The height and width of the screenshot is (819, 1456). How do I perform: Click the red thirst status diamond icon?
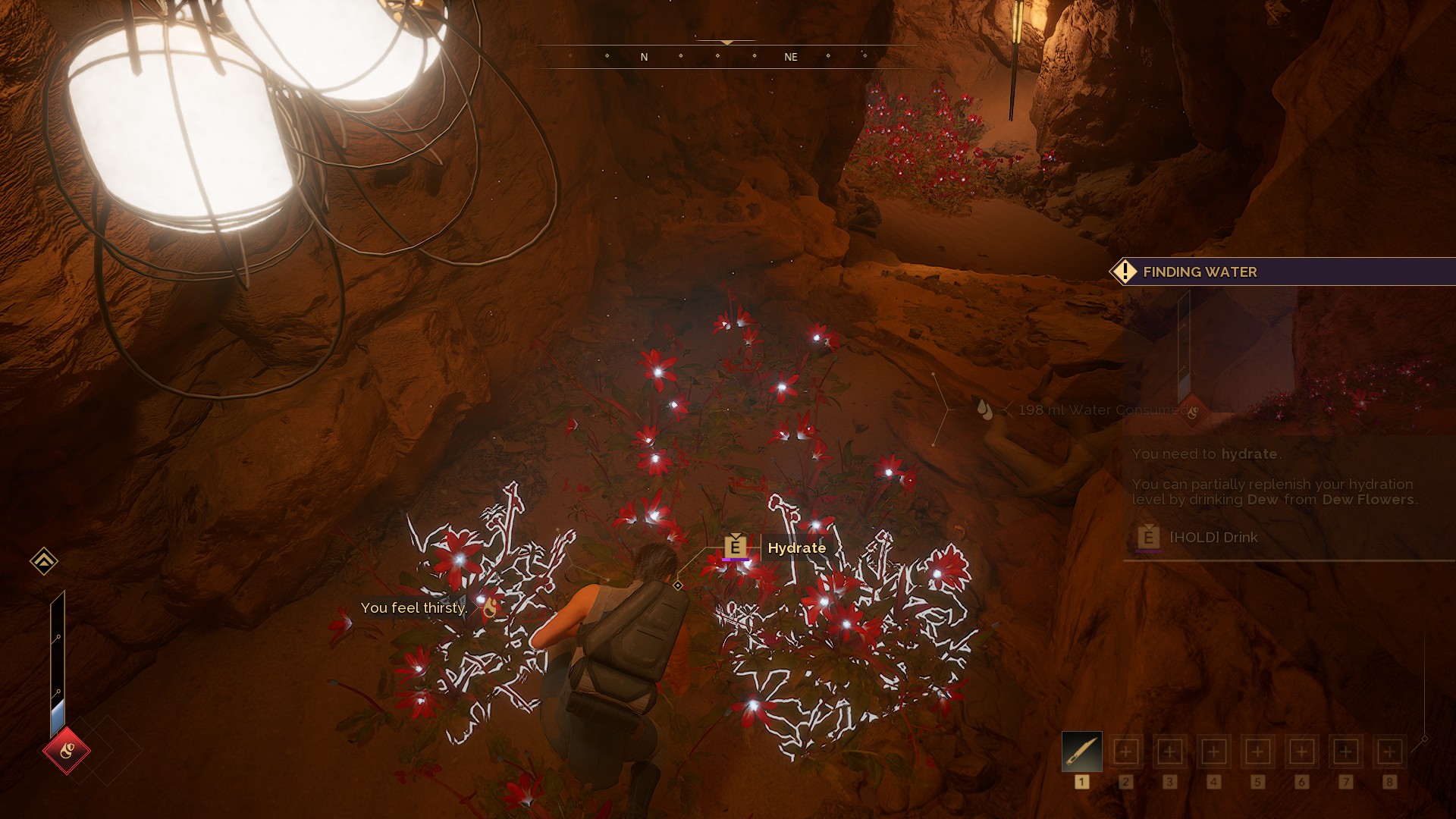pos(66,751)
